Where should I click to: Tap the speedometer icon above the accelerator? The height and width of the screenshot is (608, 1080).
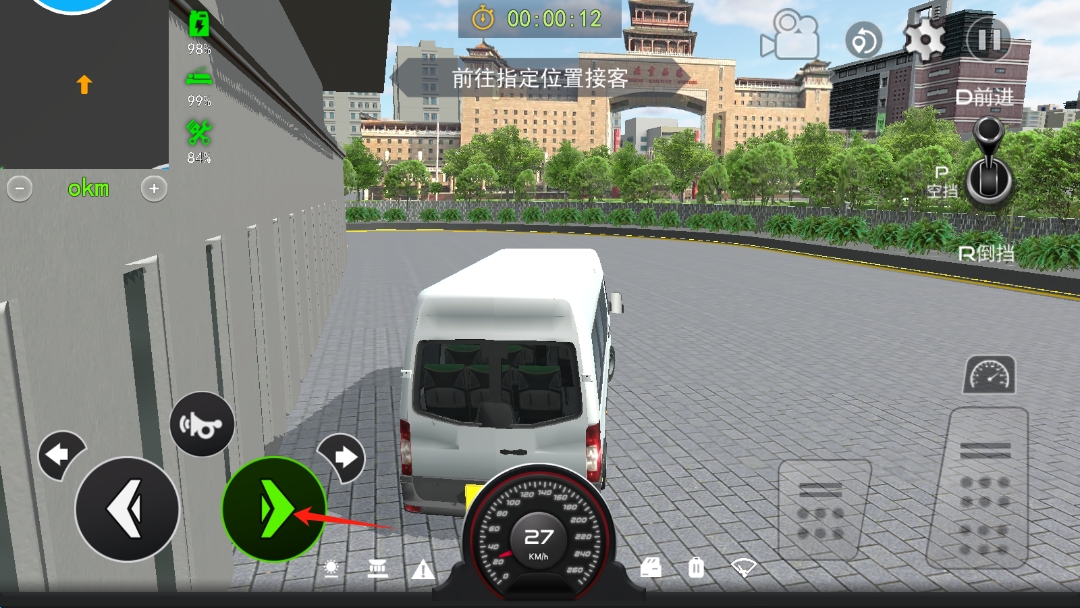pyautogui.click(x=989, y=375)
